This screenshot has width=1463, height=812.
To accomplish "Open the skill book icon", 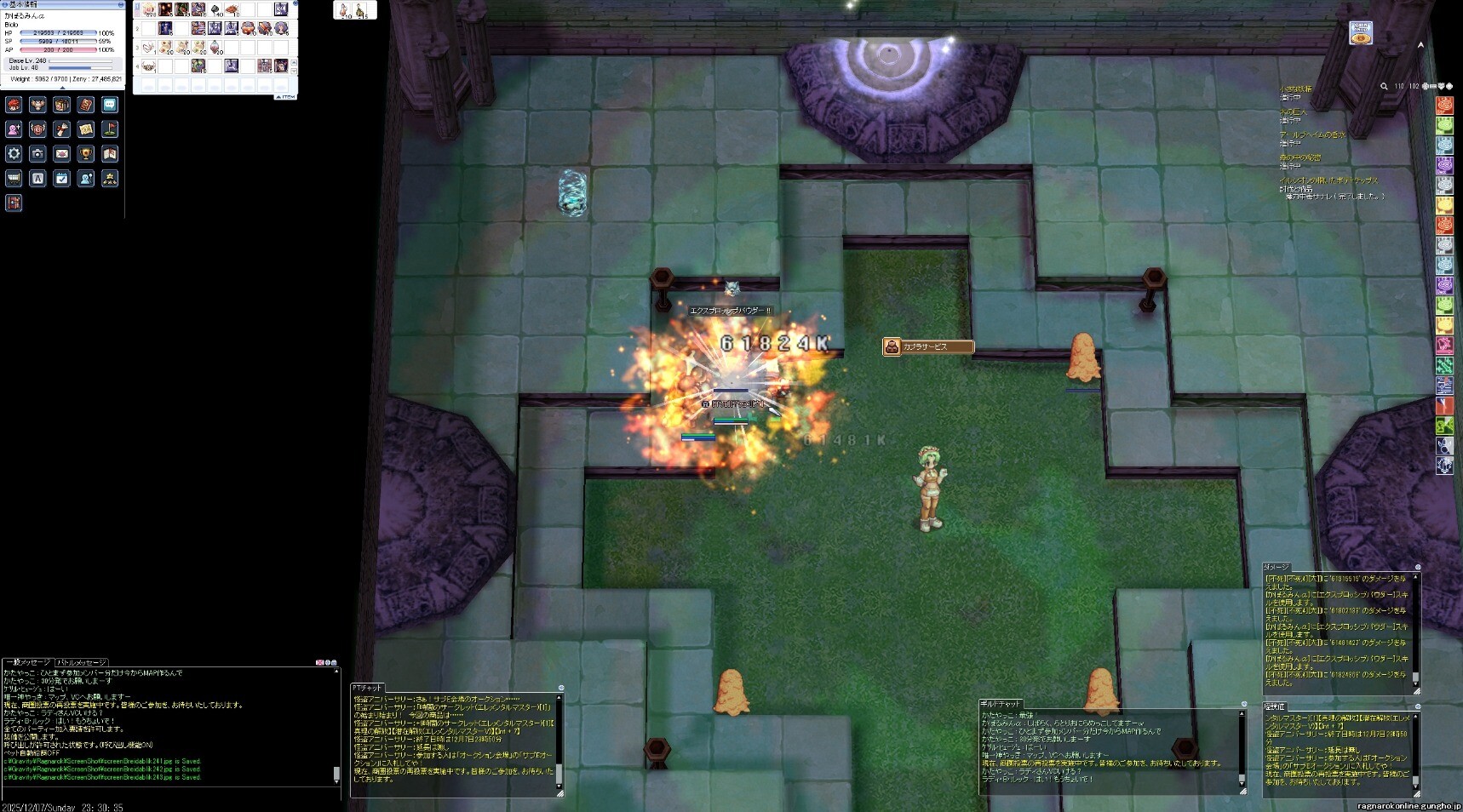I will click(x=85, y=105).
